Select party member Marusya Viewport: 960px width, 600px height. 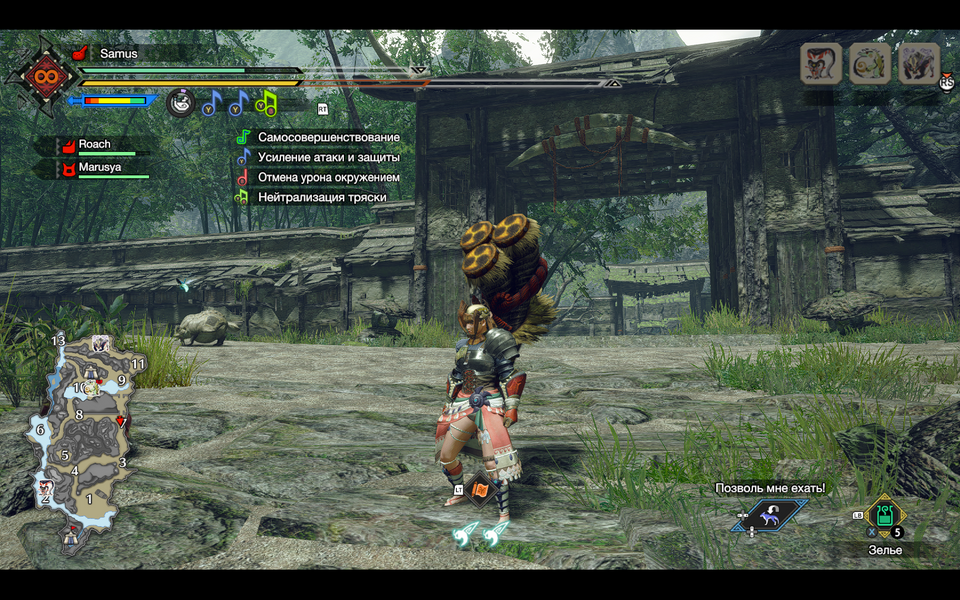click(98, 168)
